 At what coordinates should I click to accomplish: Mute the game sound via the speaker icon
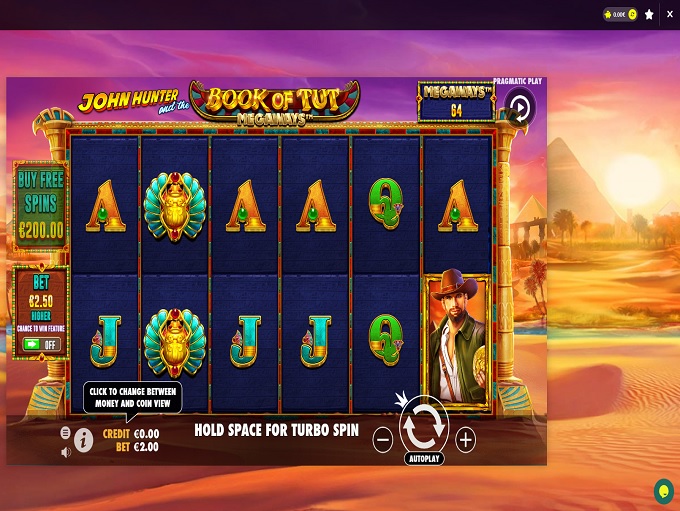coord(66,452)
